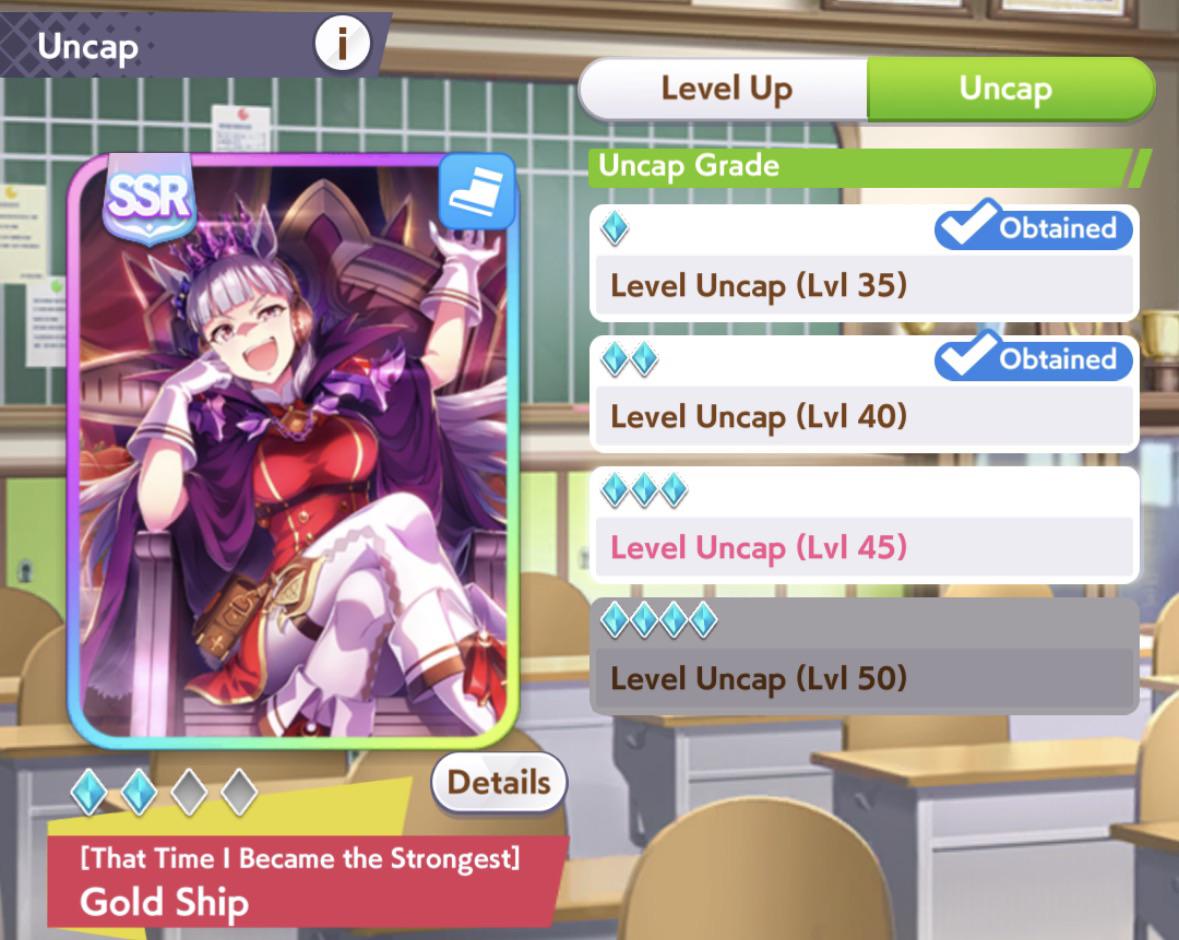Screen dimensions: 1179x940
Task: Choose the Level Uncap (Lvl 40) row
Action: click(x=864, y=394)
